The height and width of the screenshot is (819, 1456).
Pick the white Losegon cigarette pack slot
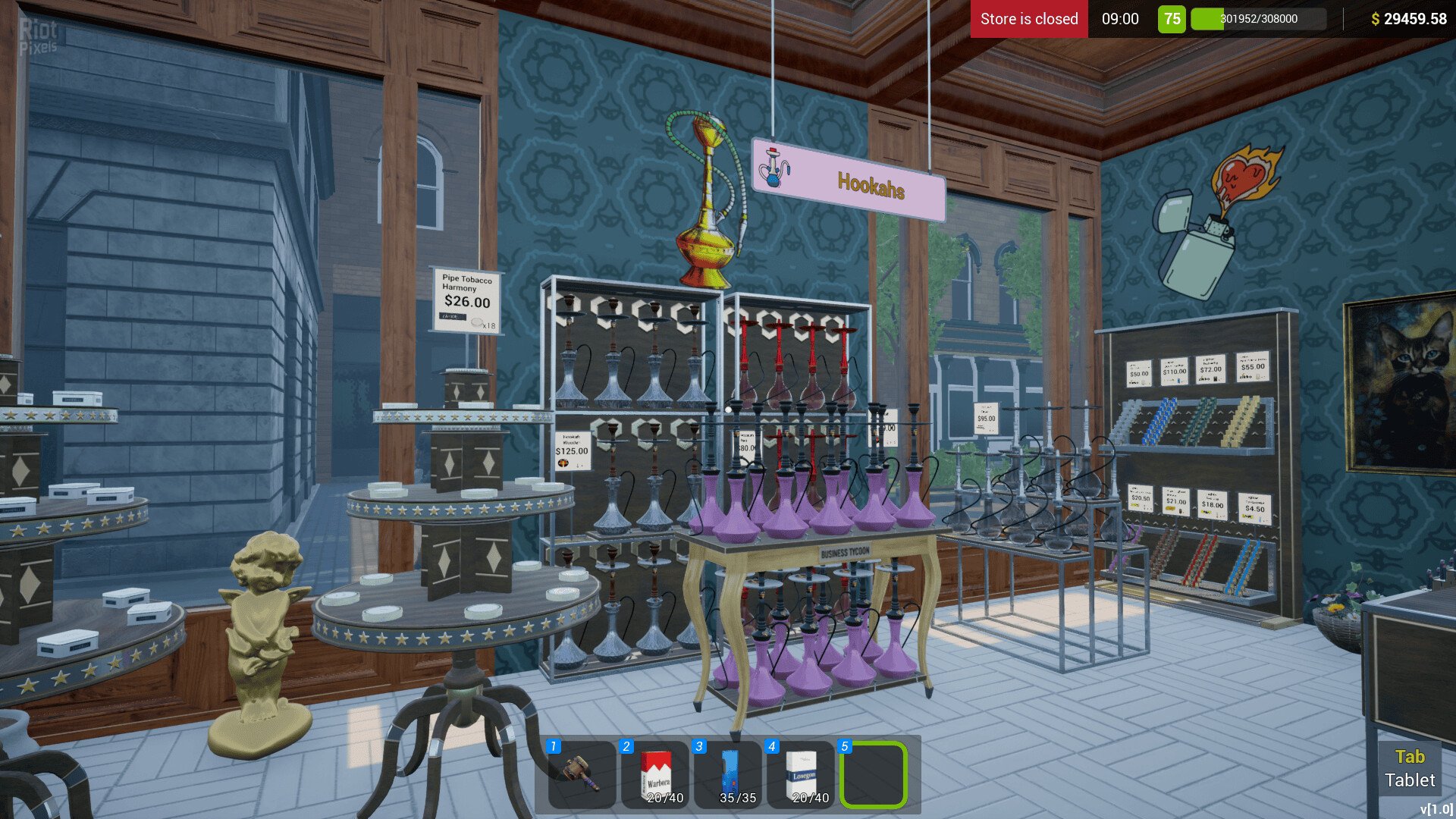[802, 773]
